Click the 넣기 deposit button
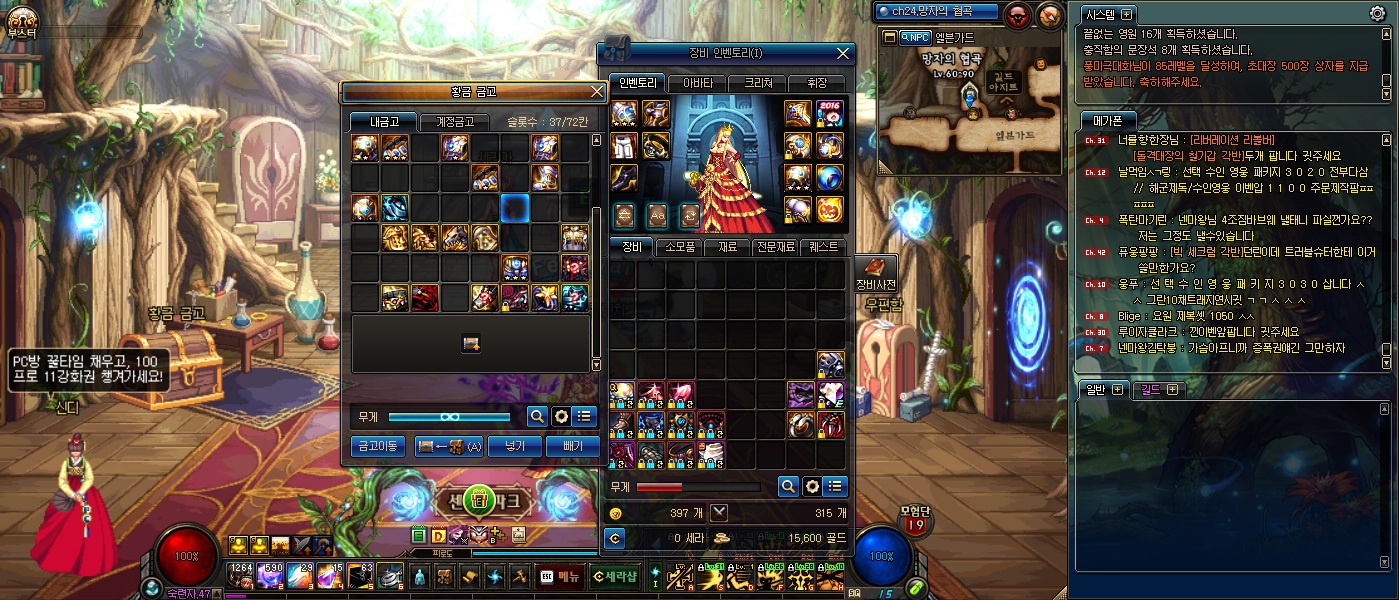The image size is (1399, 600). [515, 446]
